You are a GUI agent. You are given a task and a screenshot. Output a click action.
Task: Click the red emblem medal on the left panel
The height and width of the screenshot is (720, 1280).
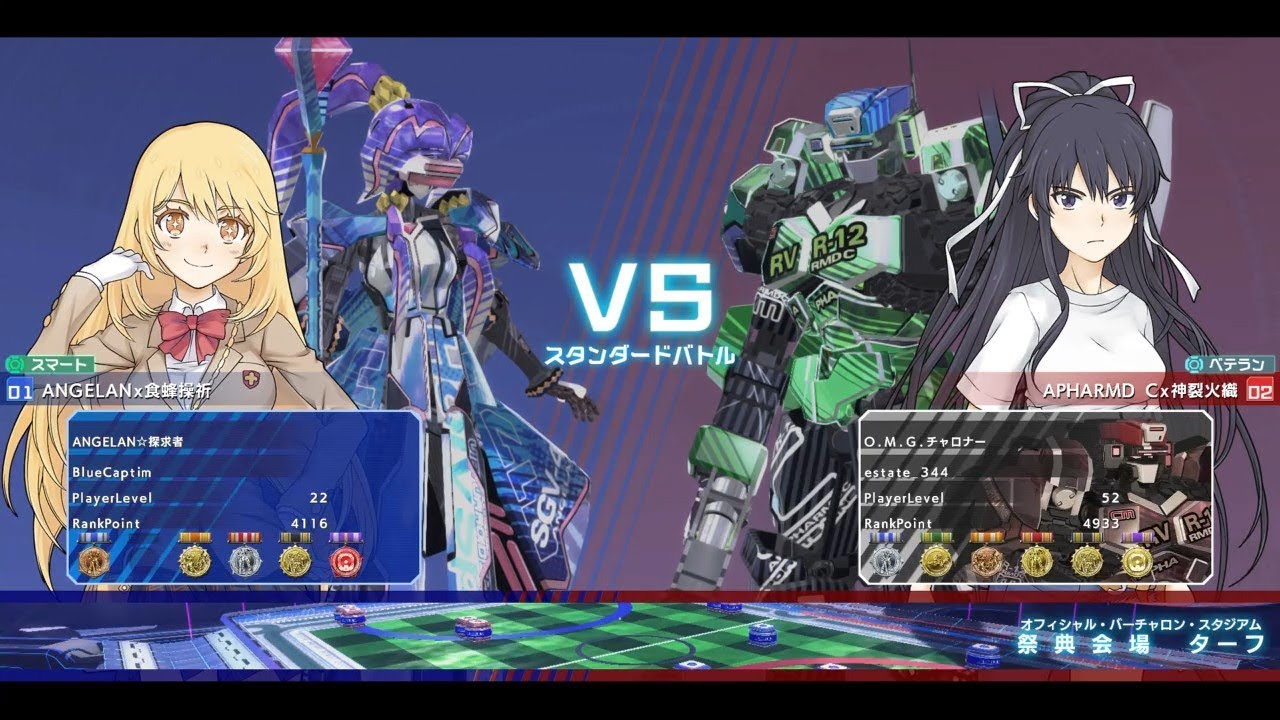[345, 560]
